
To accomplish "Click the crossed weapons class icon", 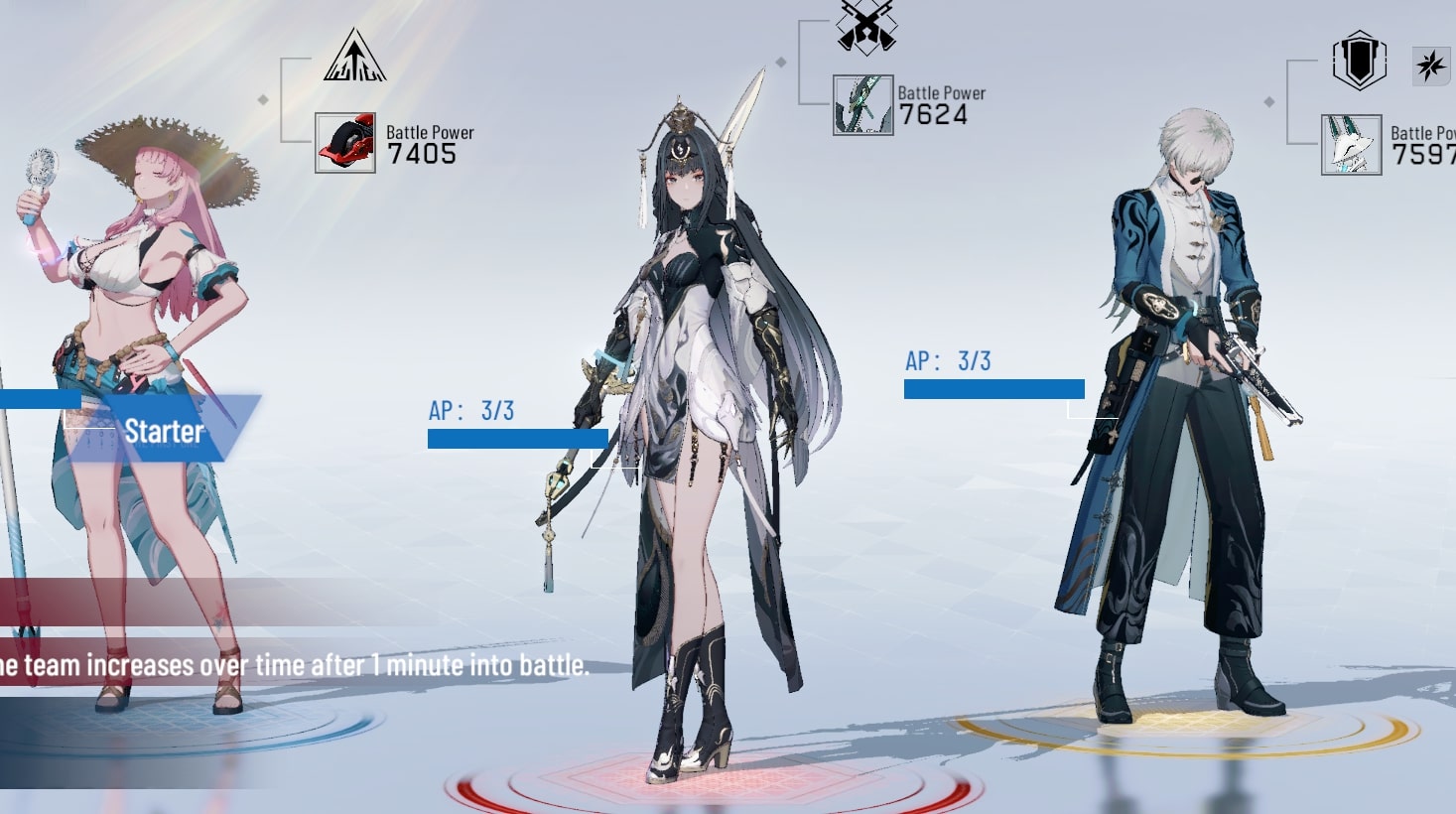I will [865, 25].
